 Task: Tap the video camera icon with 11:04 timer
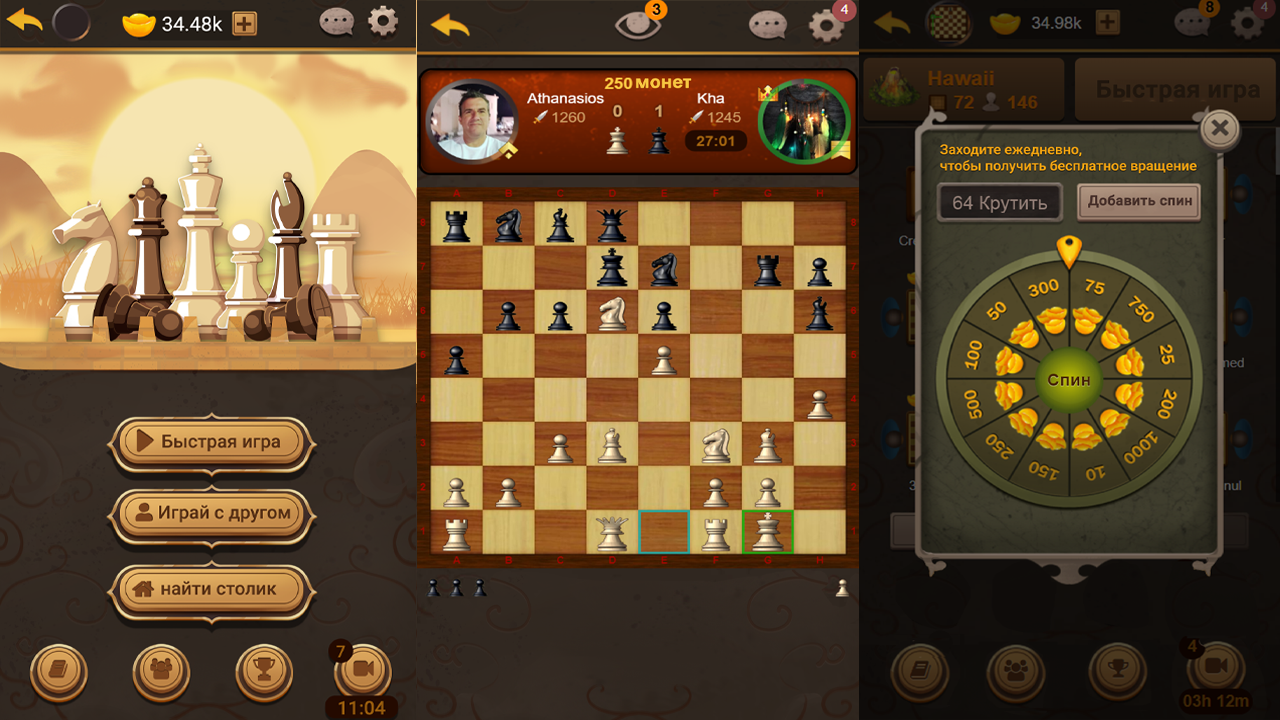[363, 671]
